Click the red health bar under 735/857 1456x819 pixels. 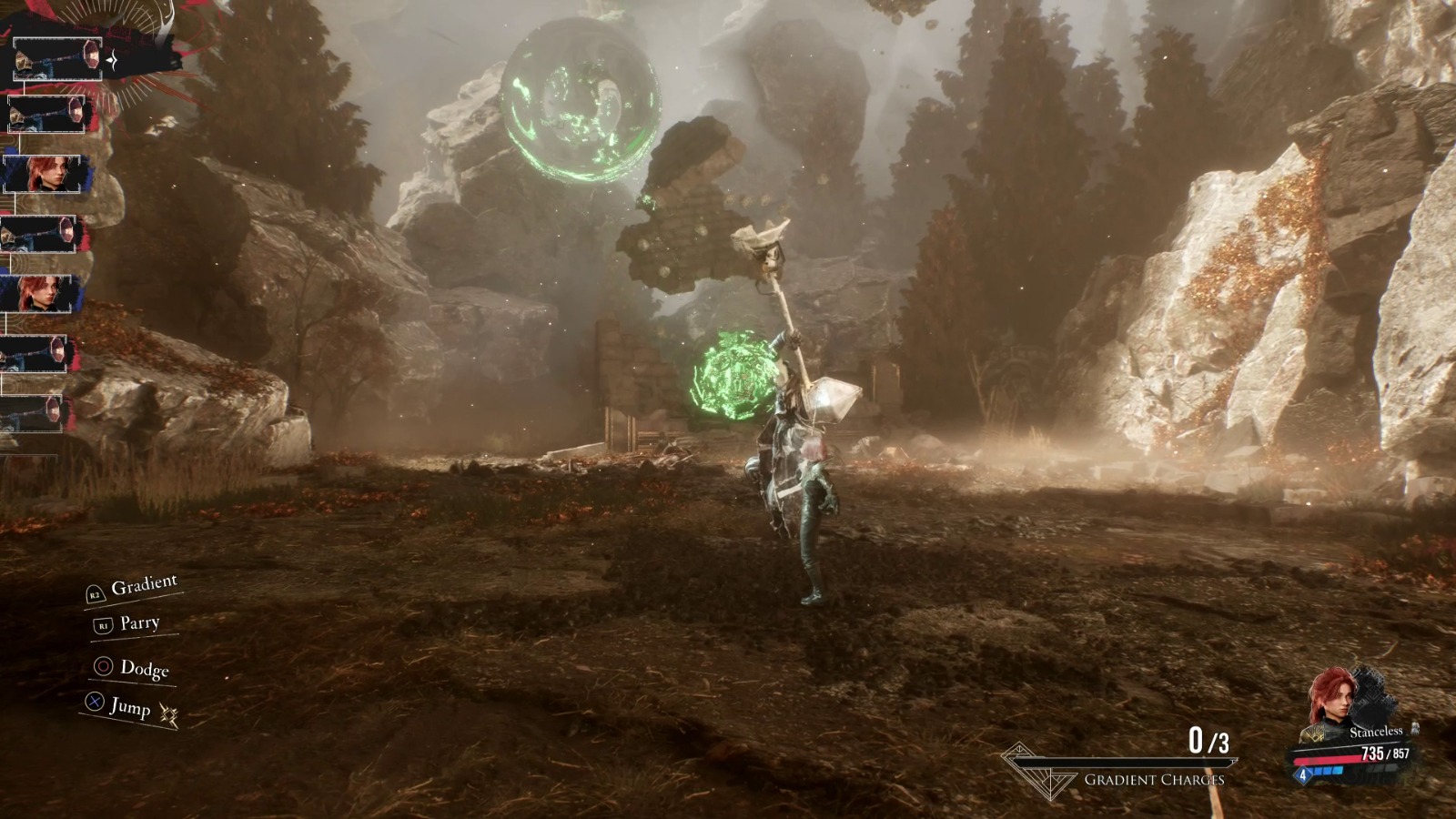1328,761
